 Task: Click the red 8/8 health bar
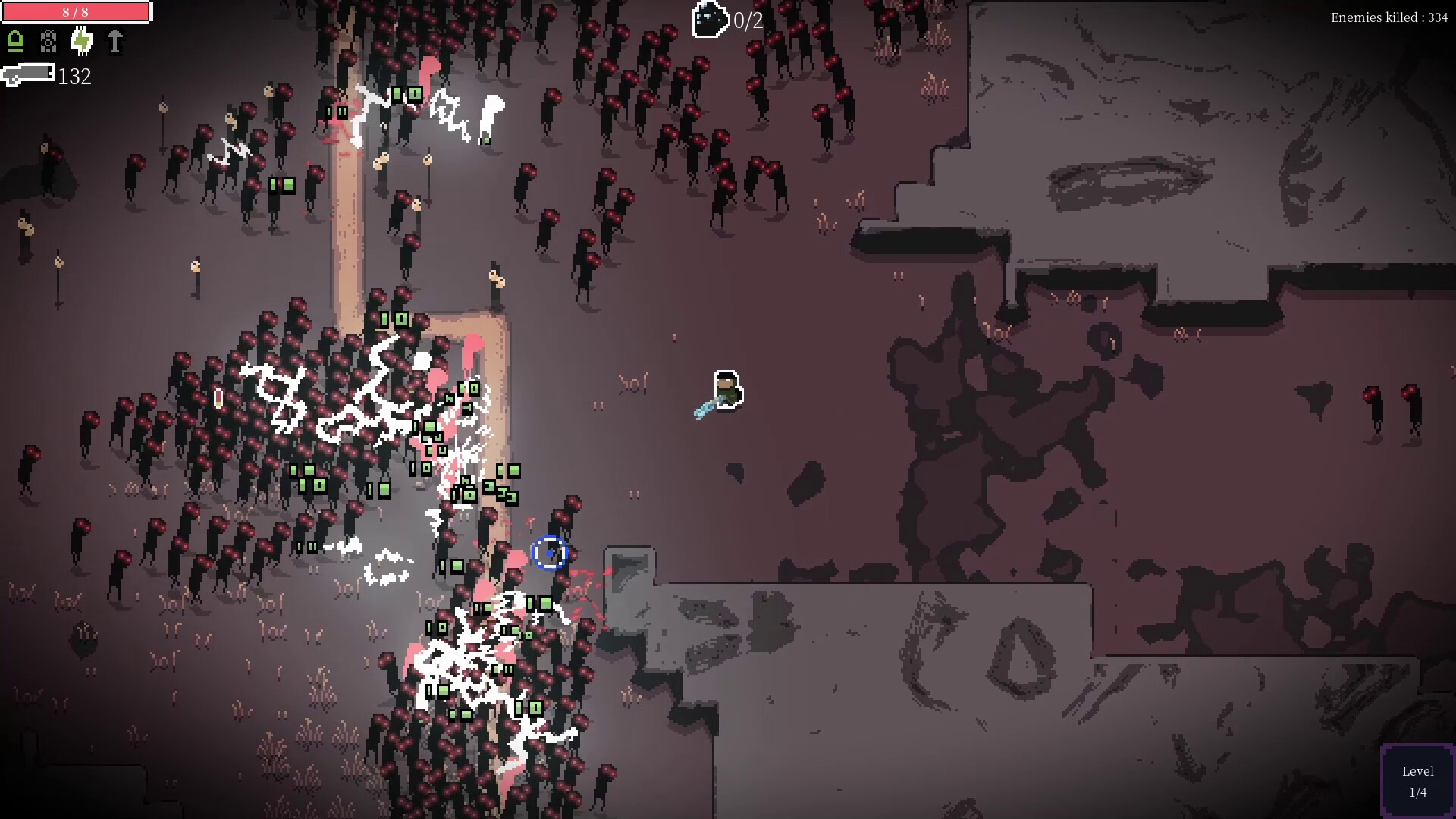tap(76, 11)
